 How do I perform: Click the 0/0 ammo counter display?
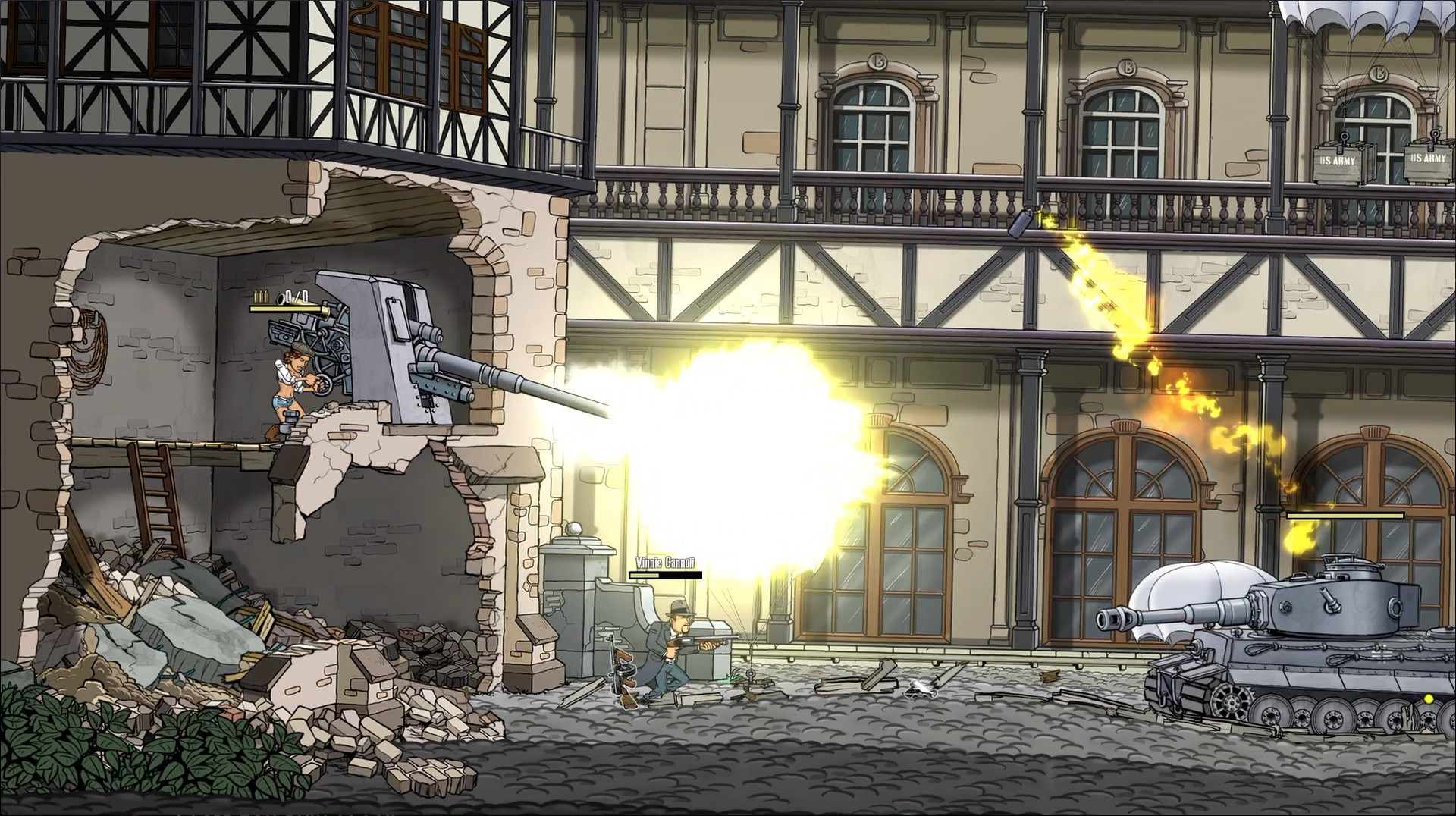(296, 297)
